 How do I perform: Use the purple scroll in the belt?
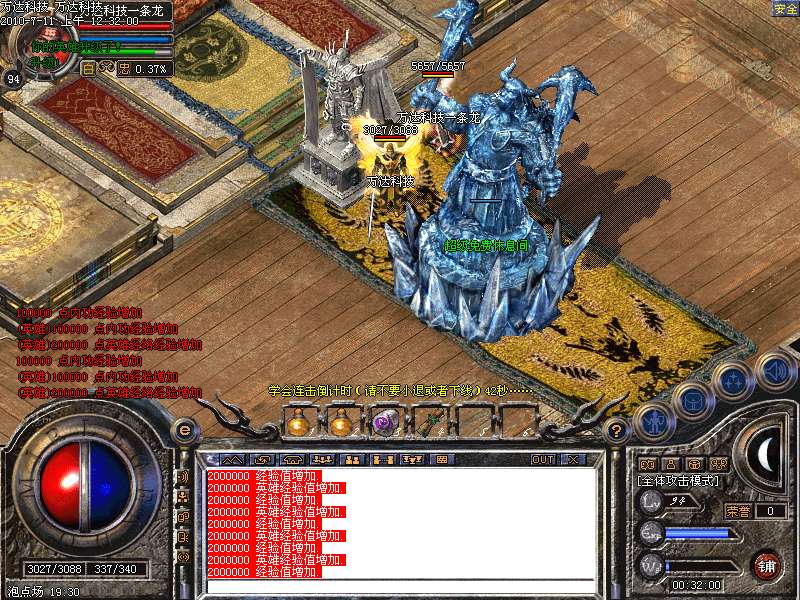click(383, 423)
